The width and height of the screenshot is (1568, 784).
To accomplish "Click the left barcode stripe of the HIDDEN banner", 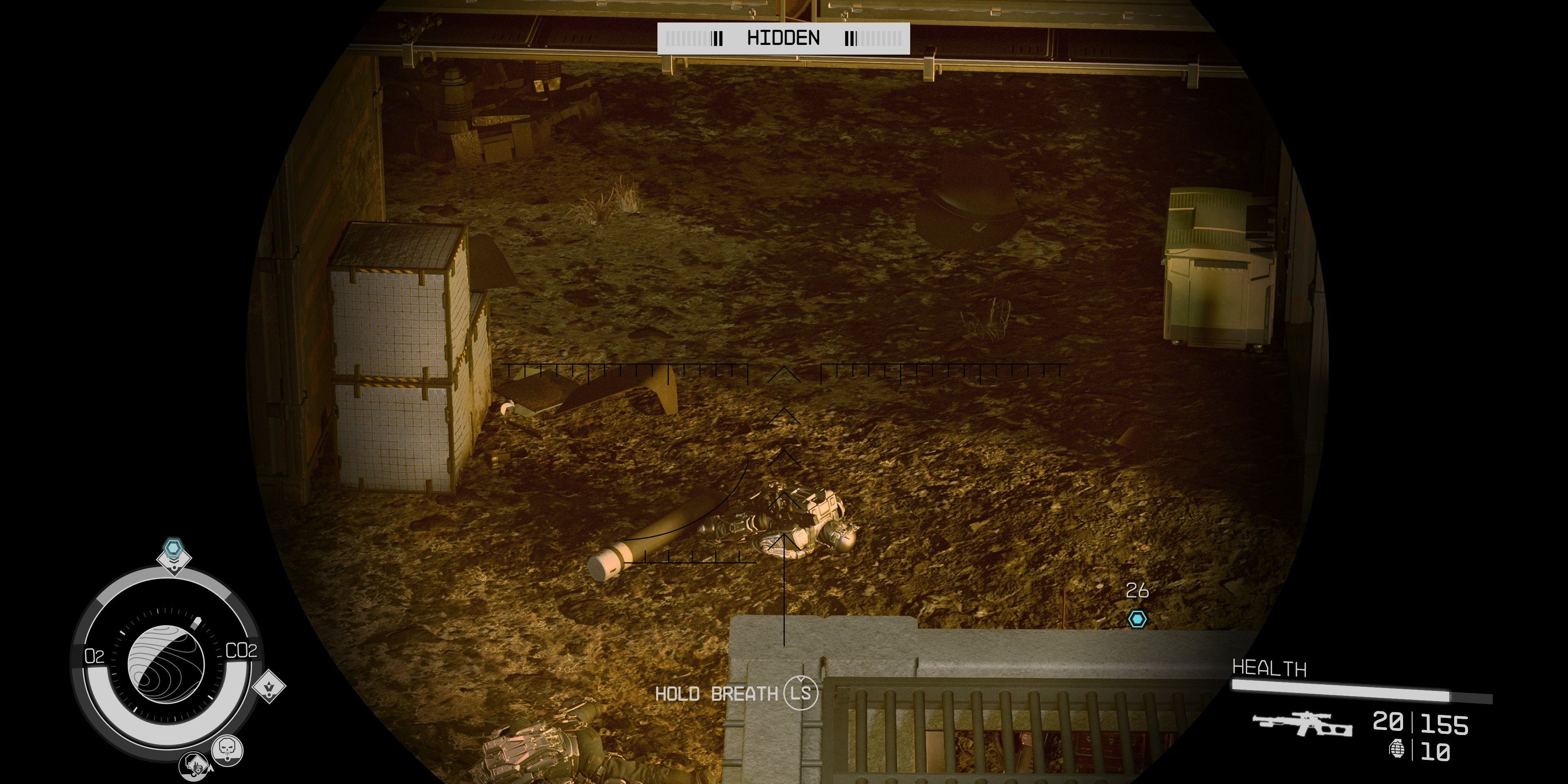I will coord(688,38).
